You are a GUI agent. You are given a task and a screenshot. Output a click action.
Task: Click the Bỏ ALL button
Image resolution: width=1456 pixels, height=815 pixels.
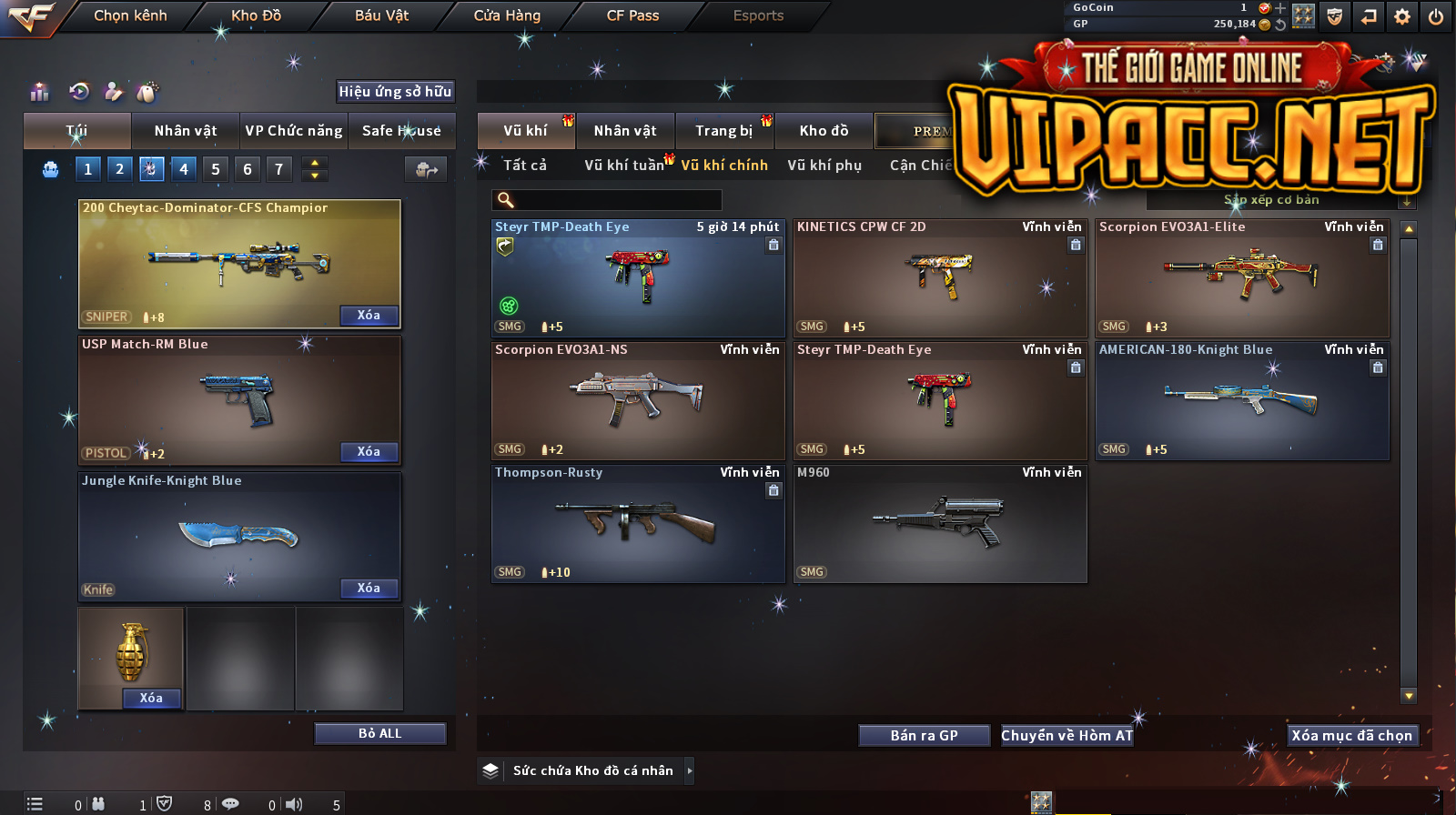click(x=379, y=734)
